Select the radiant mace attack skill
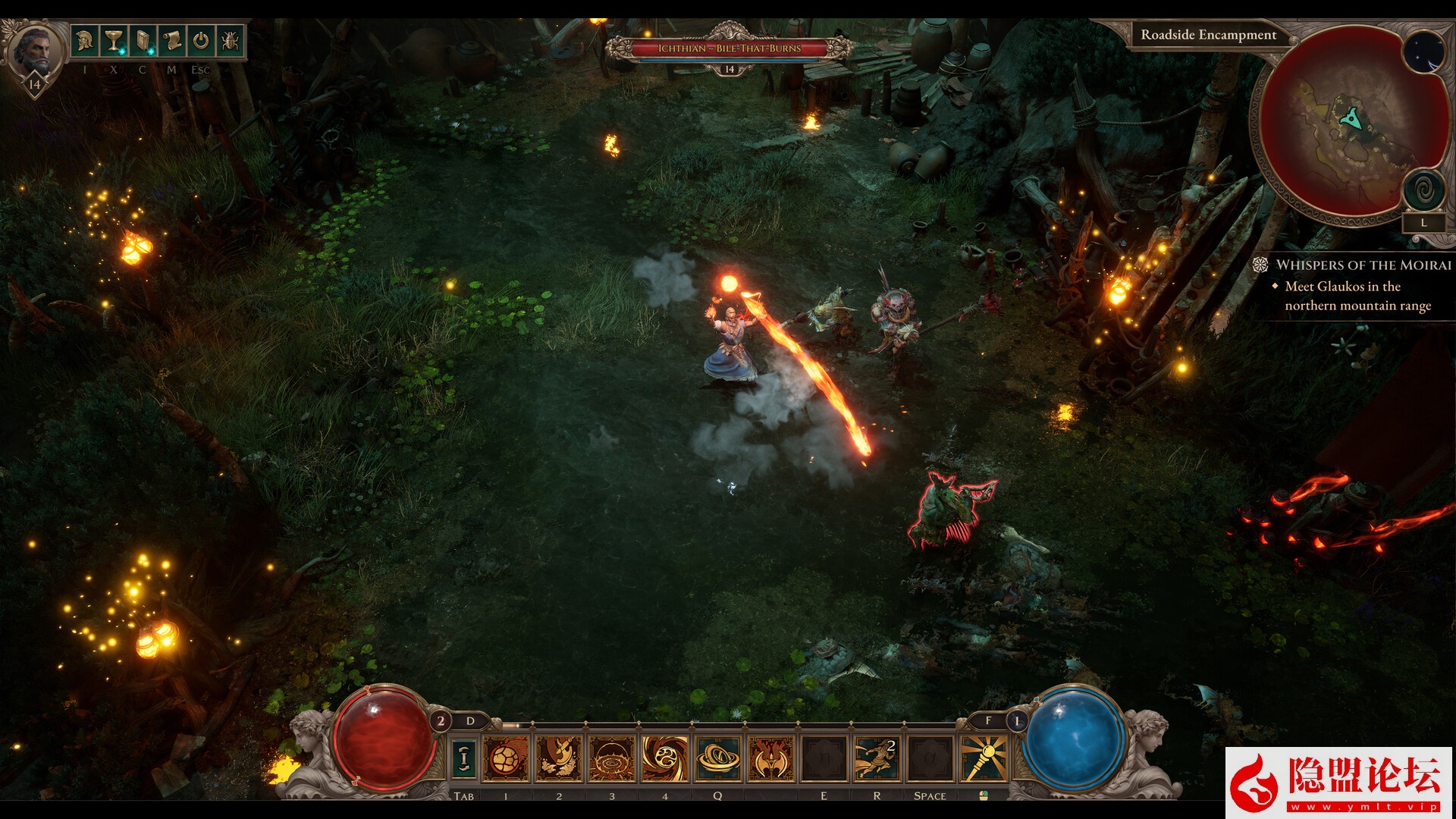Image resolution: width=1456 pixels, height=819 pixels. 984,758
